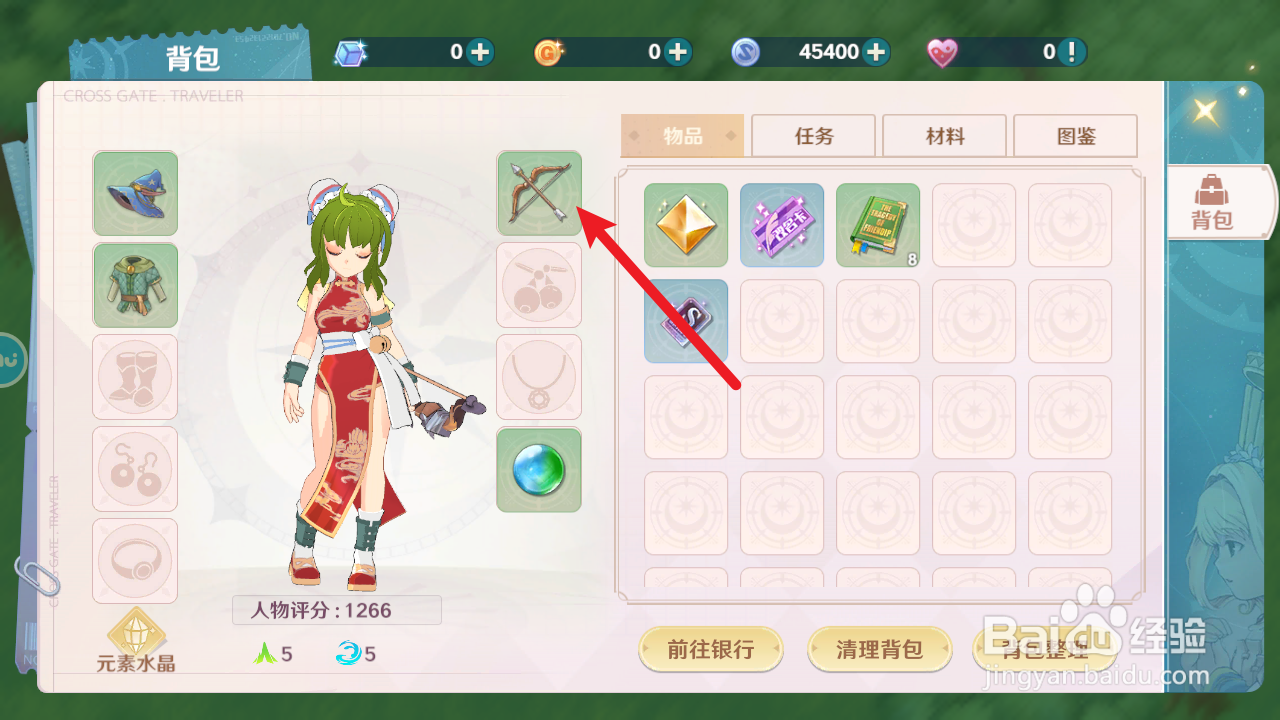Select the bell accessory slot below the bow
The height and width of the screenshot is (720, 1280).
point(539,285)
